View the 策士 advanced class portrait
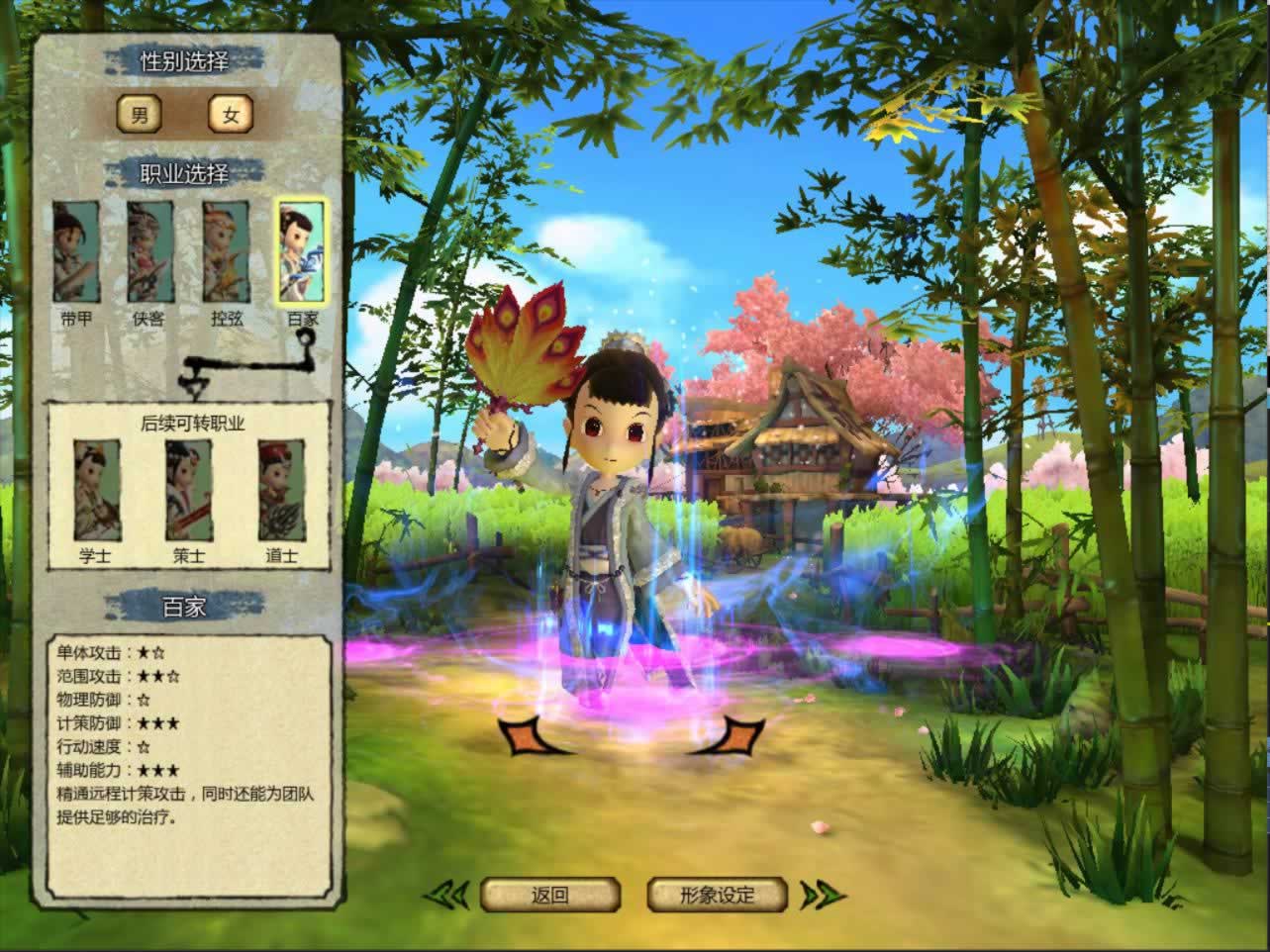The image size is (1270, 952). pos(188,490)
